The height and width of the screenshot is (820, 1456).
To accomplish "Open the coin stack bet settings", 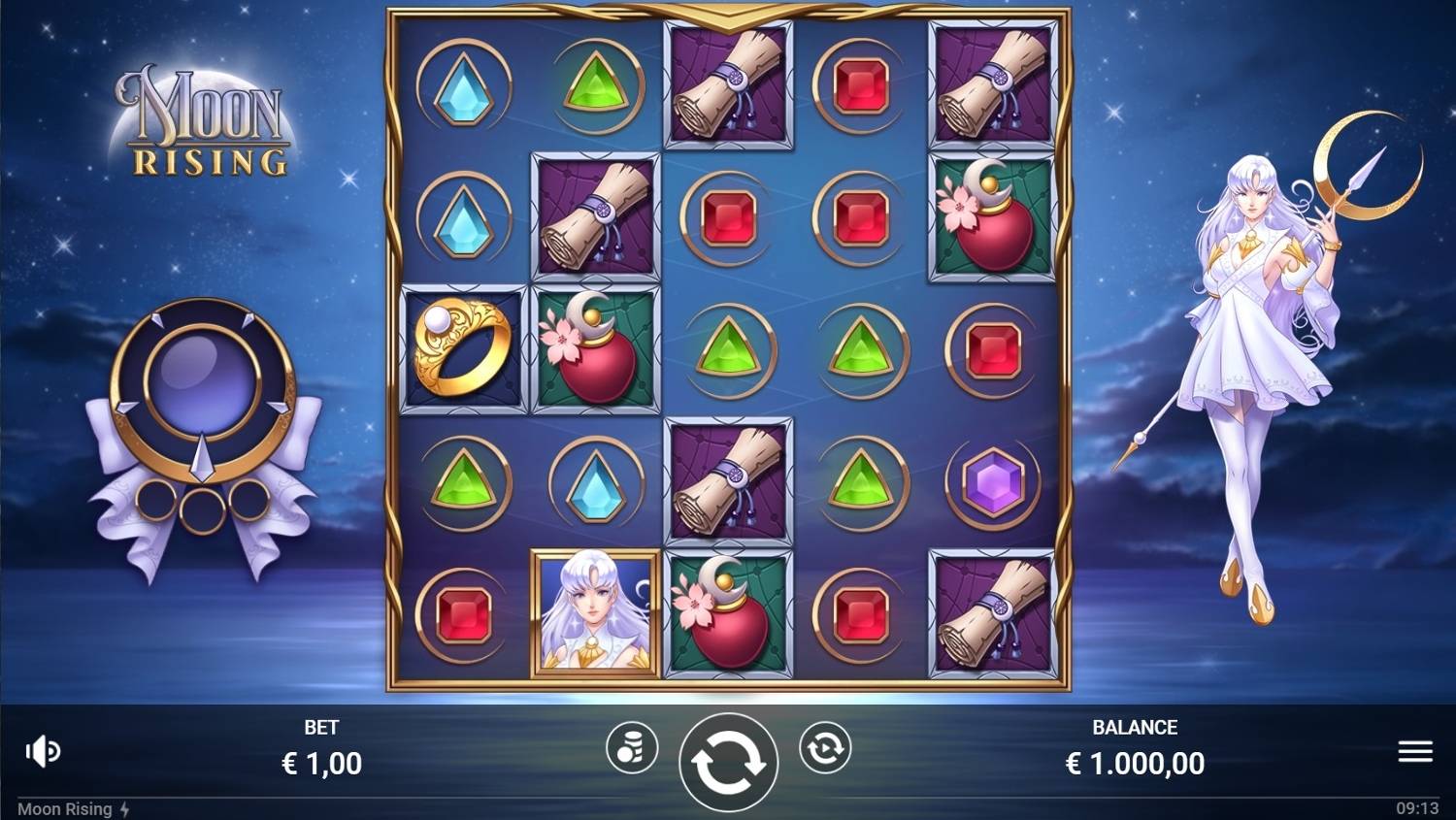I will click(x=631, y=748).
